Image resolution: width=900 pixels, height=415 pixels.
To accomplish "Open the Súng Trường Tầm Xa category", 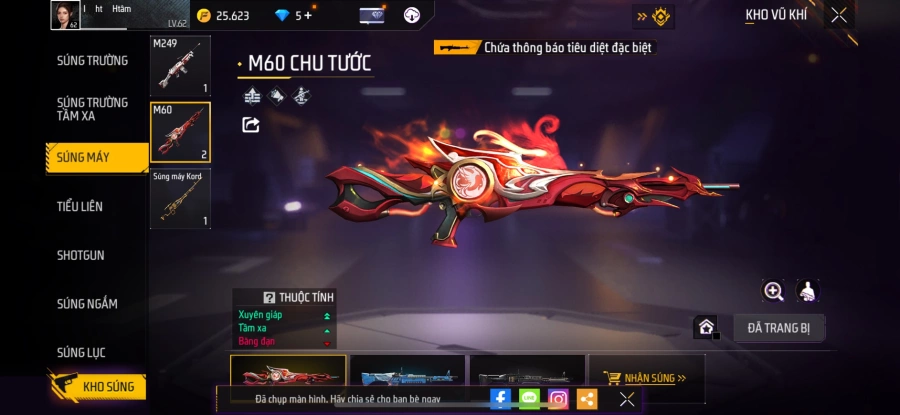I will click(x=92, y=109).
